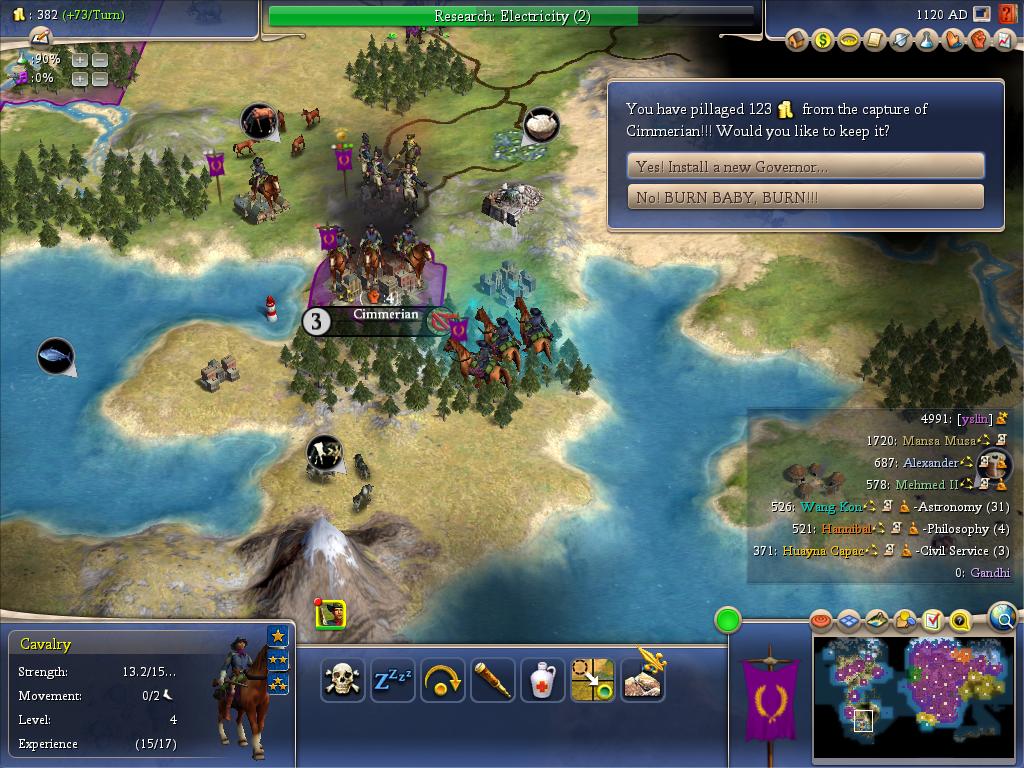Open the Civilopedia red question mark book

(1007, 15)
